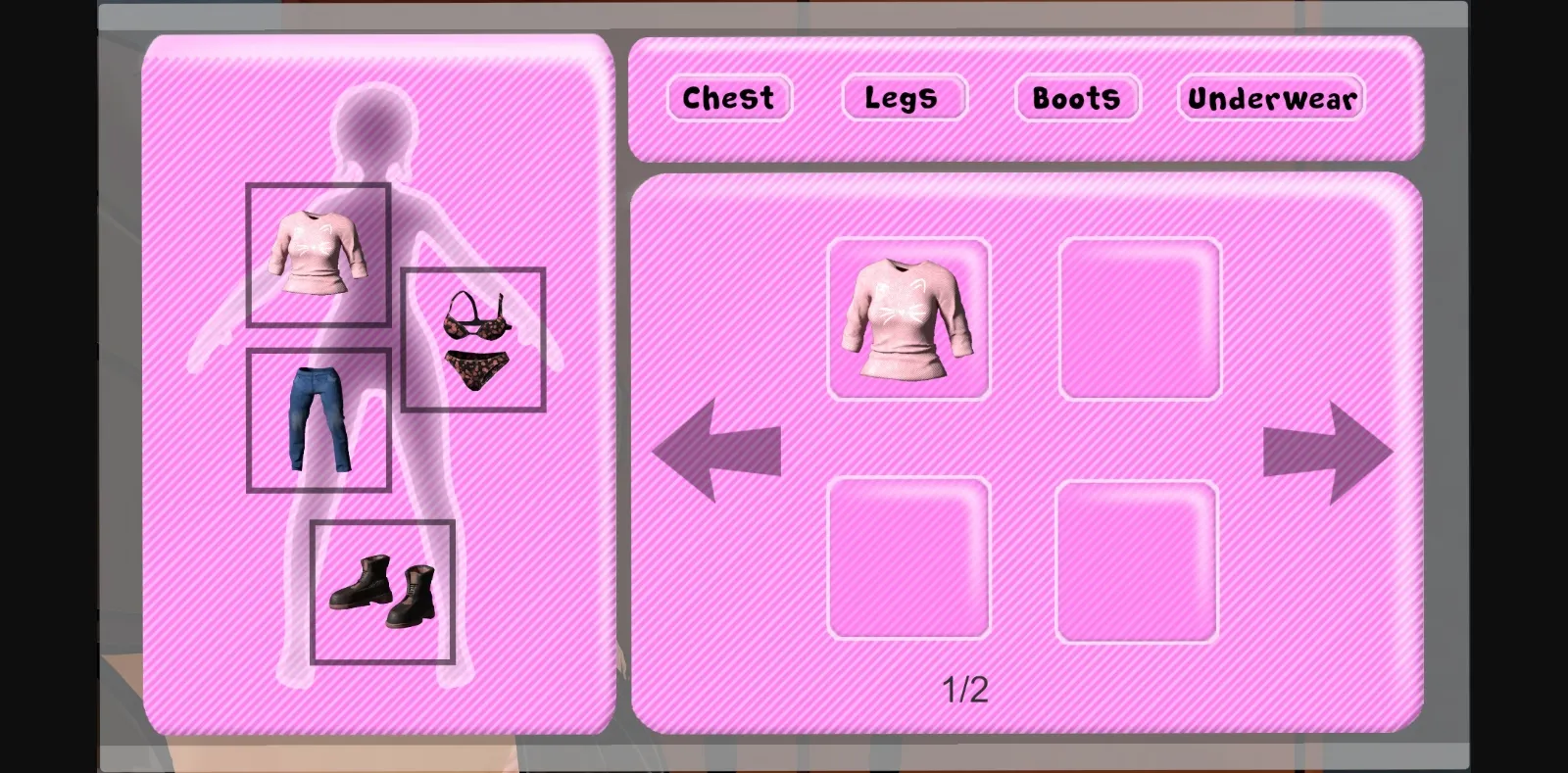Click the floral panties icon on the body diagram
Image resolution: width=1568 pixels, height=773 pixels.
(x=475, y=367)
